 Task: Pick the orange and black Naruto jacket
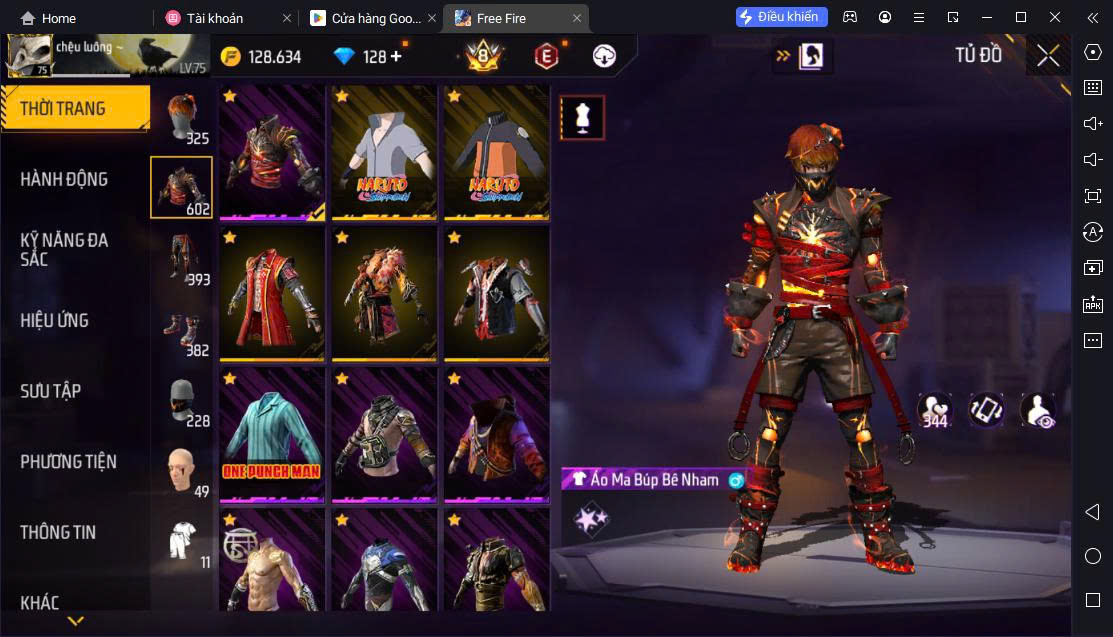[x=496, y=152]
